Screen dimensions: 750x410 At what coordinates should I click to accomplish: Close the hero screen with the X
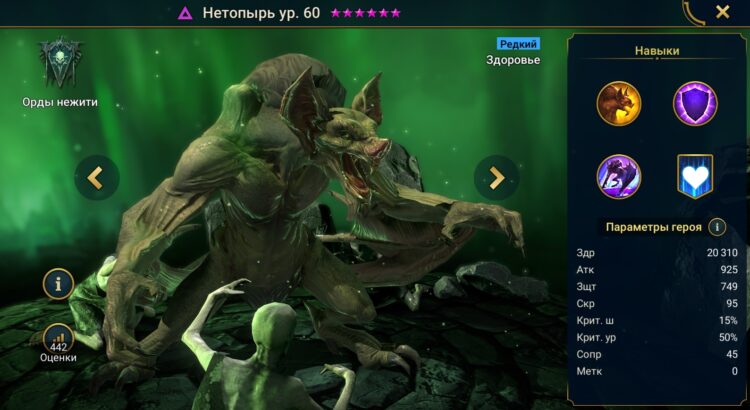click(722, 13)
